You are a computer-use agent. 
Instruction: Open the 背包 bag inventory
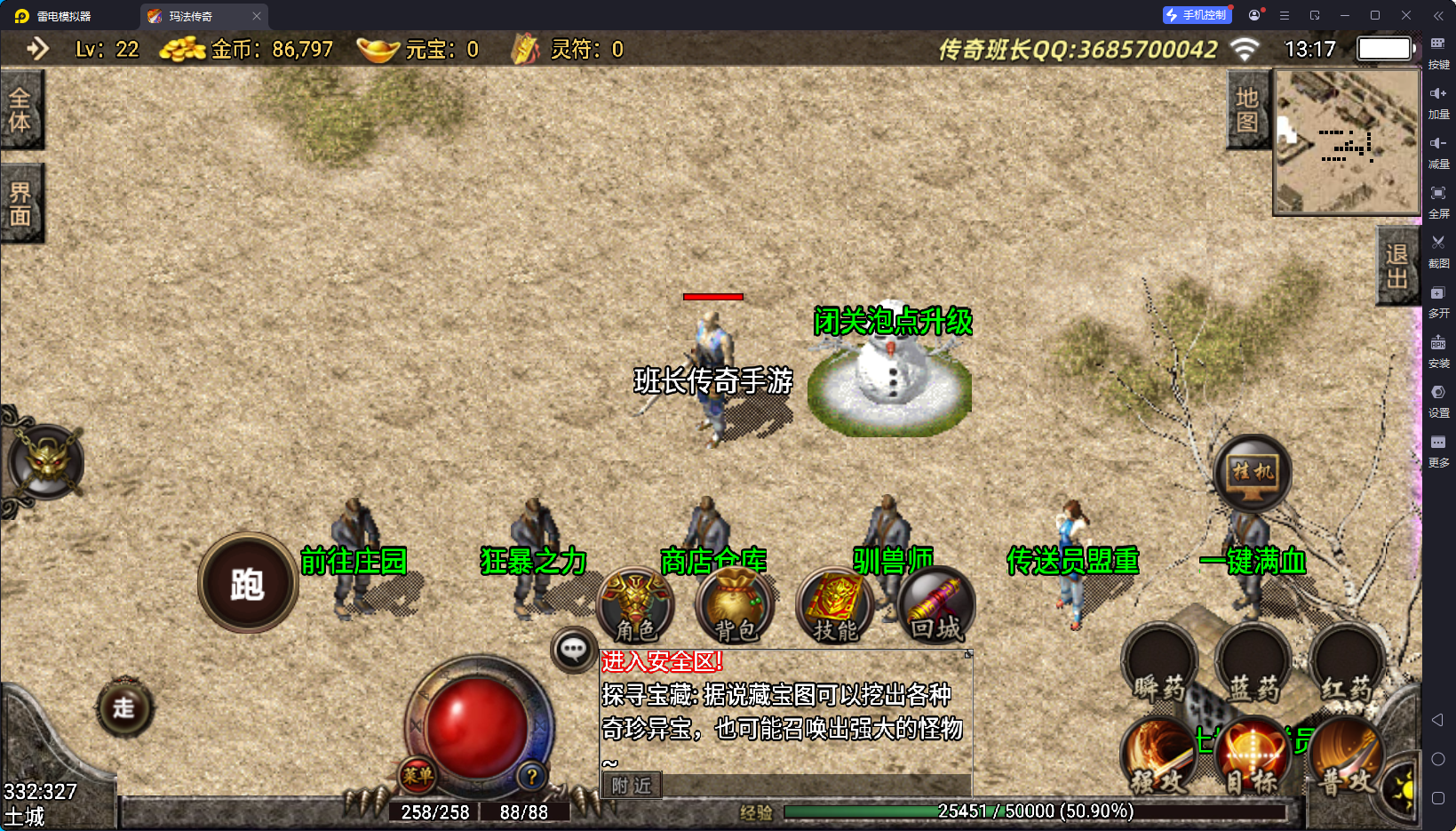pos(736,606)
